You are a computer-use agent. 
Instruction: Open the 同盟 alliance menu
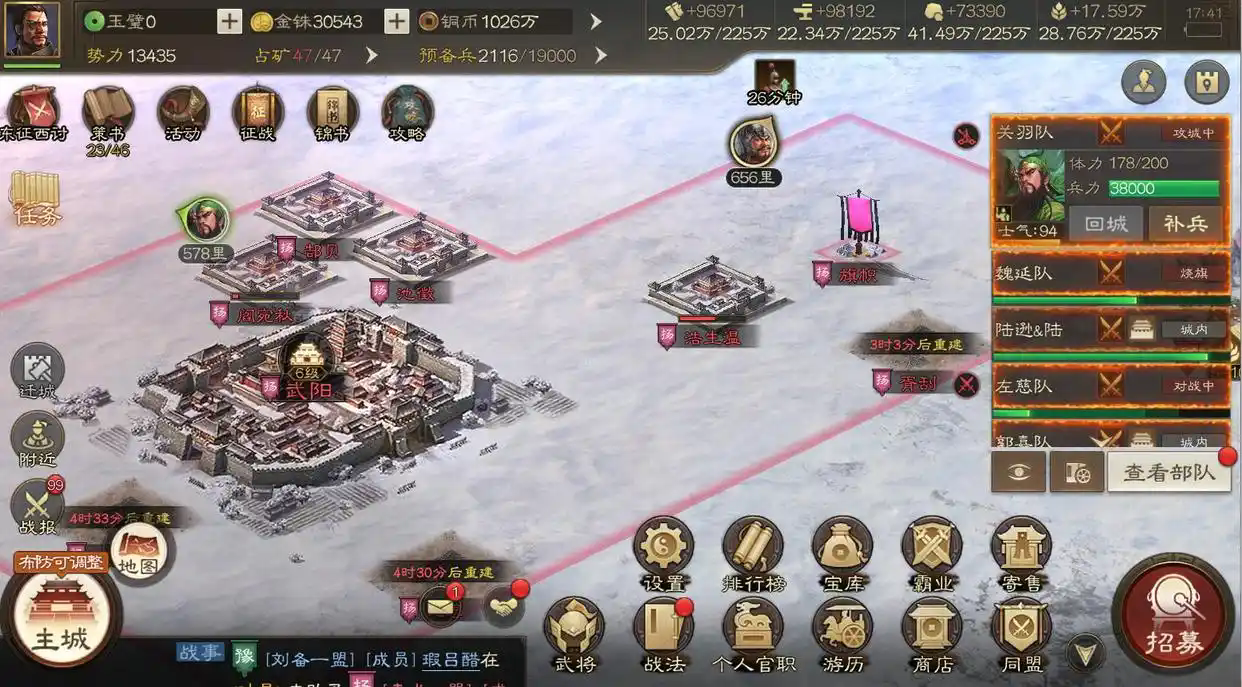pyautogui.click(x=1021, y=633)
